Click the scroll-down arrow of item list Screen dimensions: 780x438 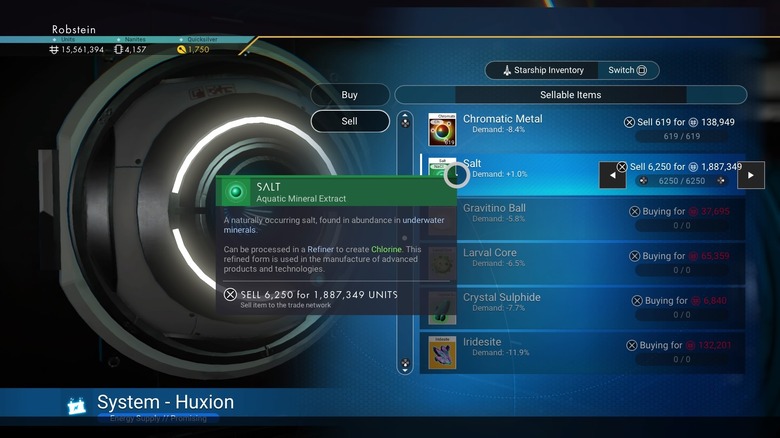(x=405, y=365)
